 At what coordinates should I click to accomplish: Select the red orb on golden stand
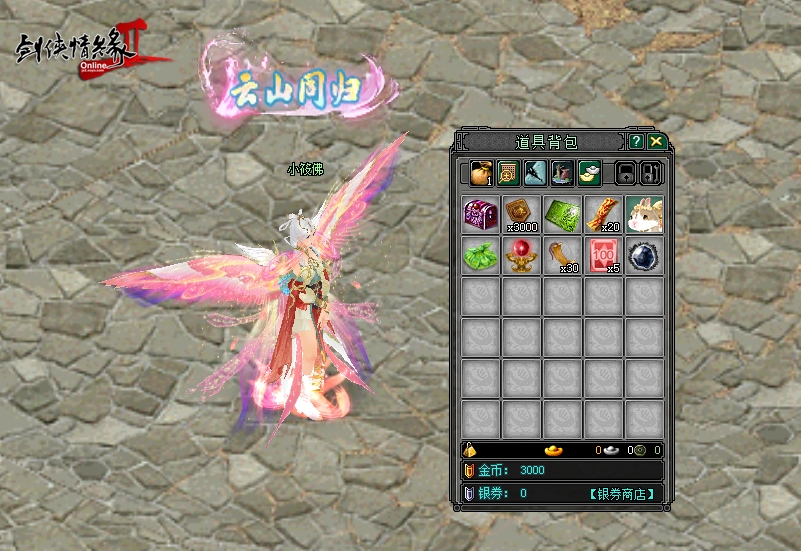(521, 256)
